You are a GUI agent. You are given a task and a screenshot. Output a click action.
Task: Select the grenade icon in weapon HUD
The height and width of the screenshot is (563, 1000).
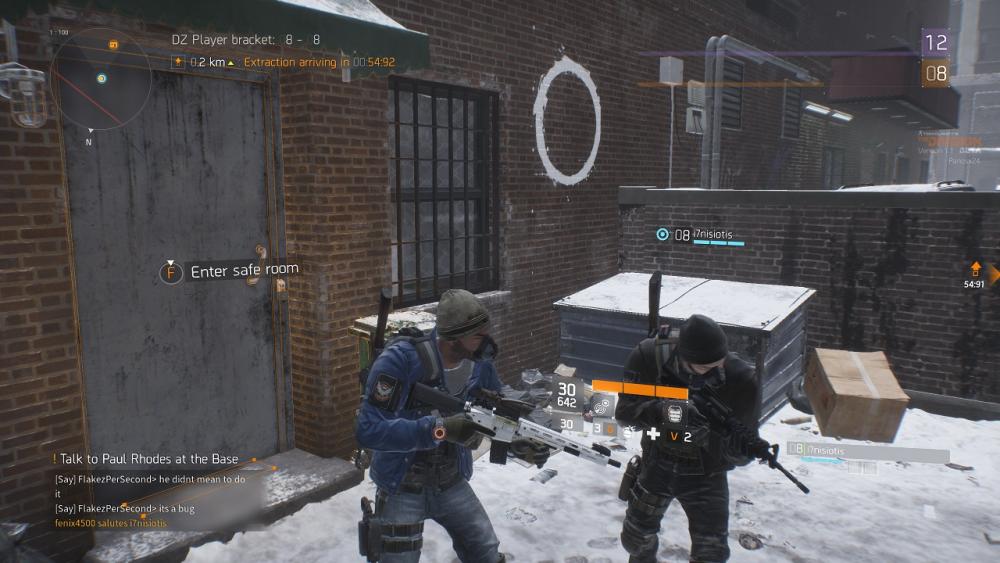[x=610, y=428]
